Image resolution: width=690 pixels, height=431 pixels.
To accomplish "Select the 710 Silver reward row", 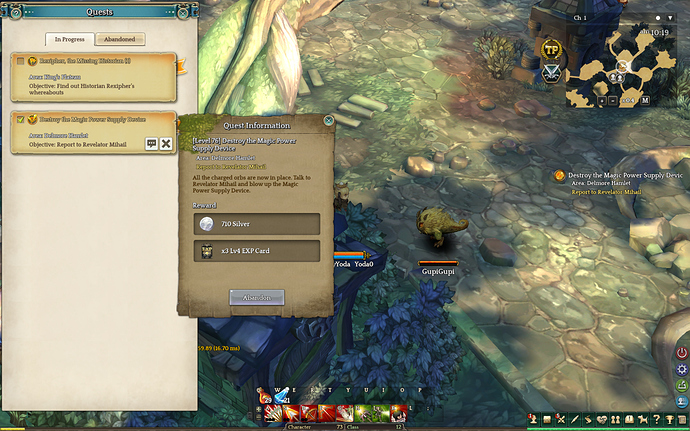I will 257,223.
